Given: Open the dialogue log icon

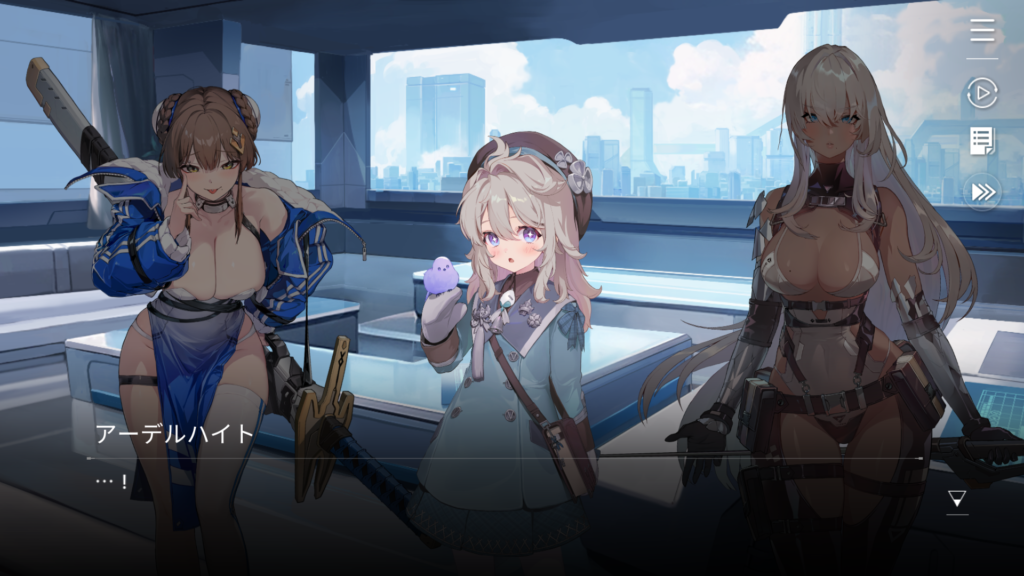Looking at the screenshot, I should 982,142.
